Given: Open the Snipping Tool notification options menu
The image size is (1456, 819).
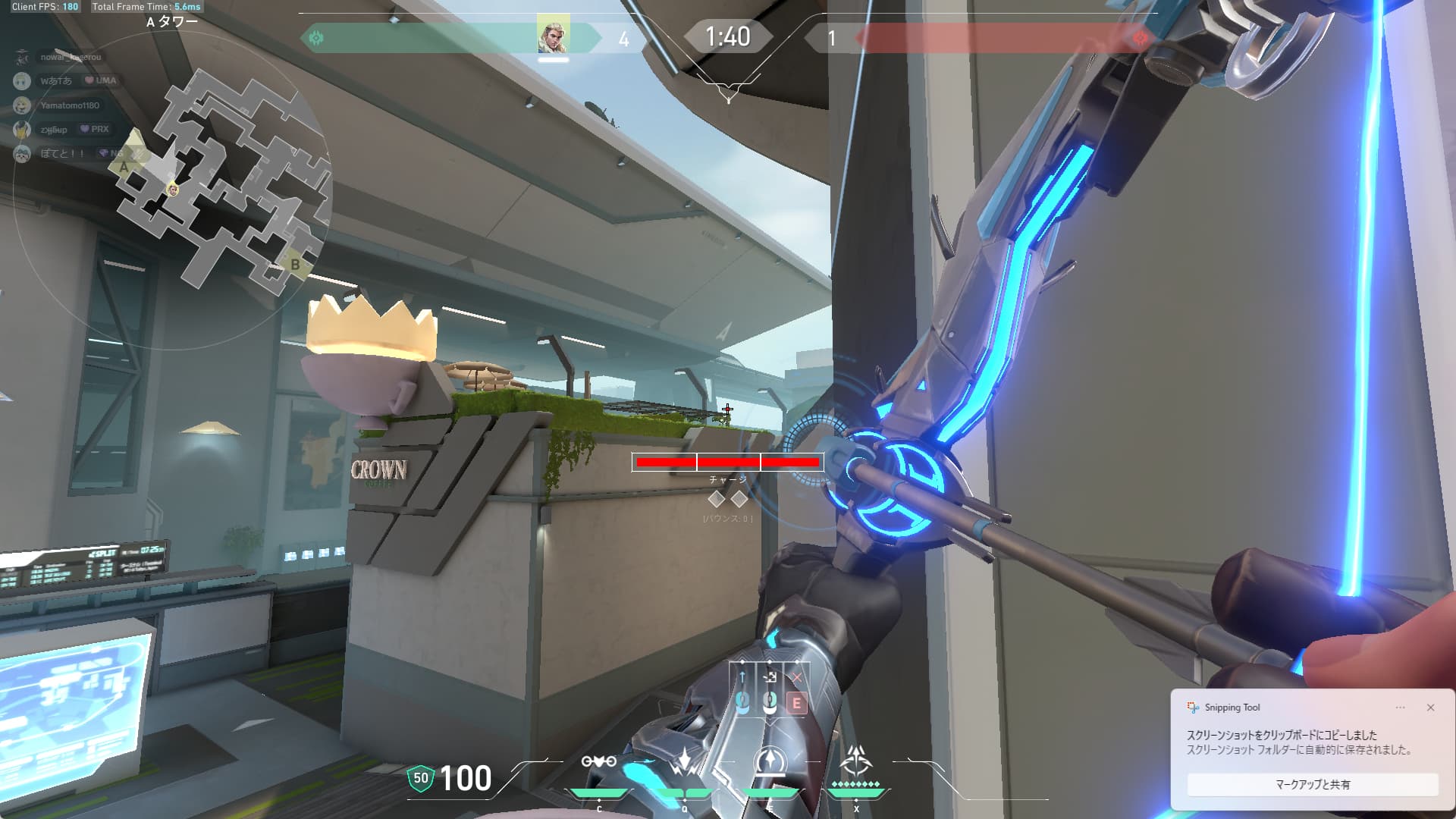Looking at the screenshot, I should (1400, 708).
